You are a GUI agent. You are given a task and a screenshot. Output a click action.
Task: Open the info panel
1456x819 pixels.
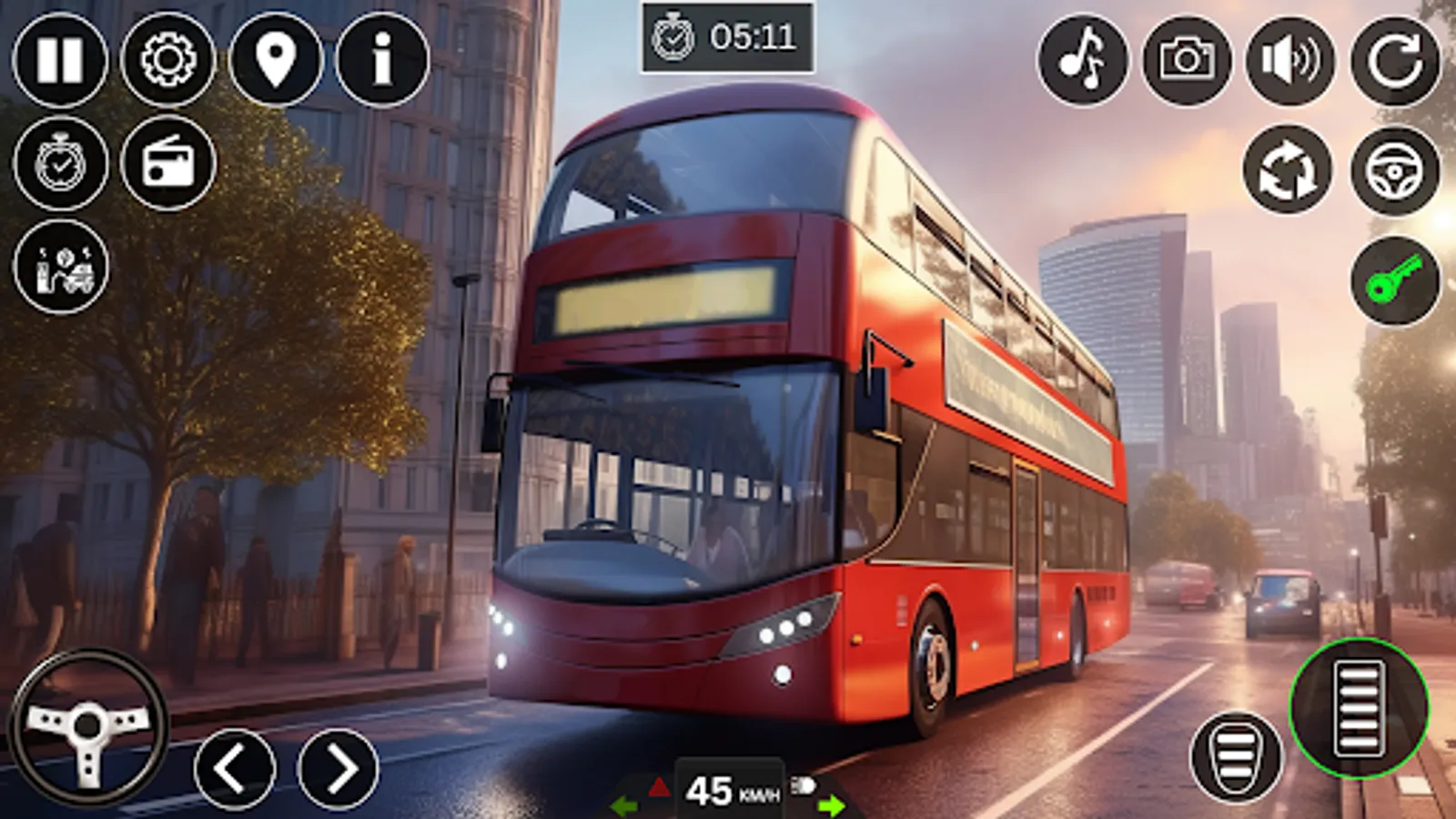tap(380, 60)
